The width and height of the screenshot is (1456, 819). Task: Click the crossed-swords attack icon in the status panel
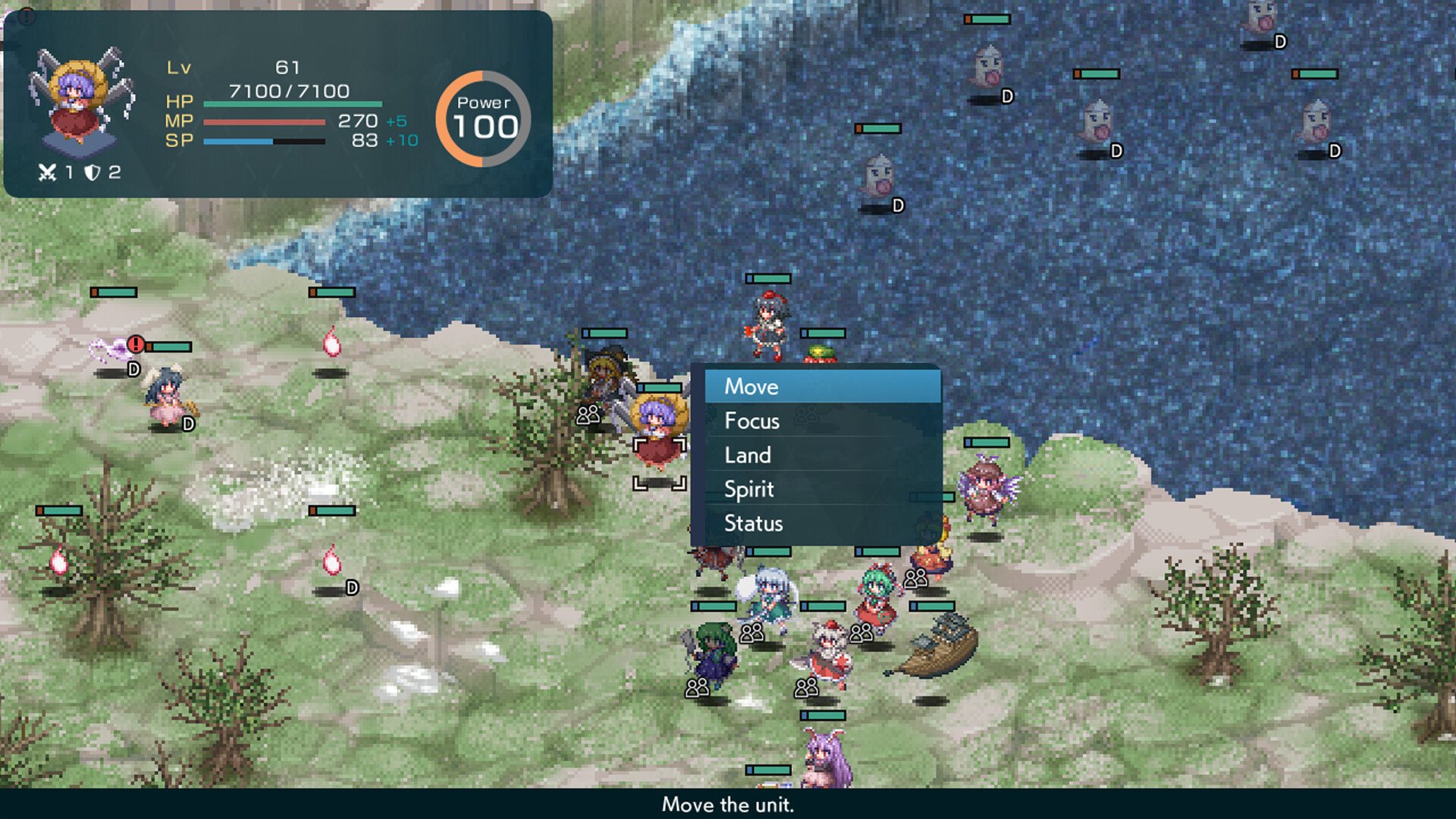coord(45,172)
